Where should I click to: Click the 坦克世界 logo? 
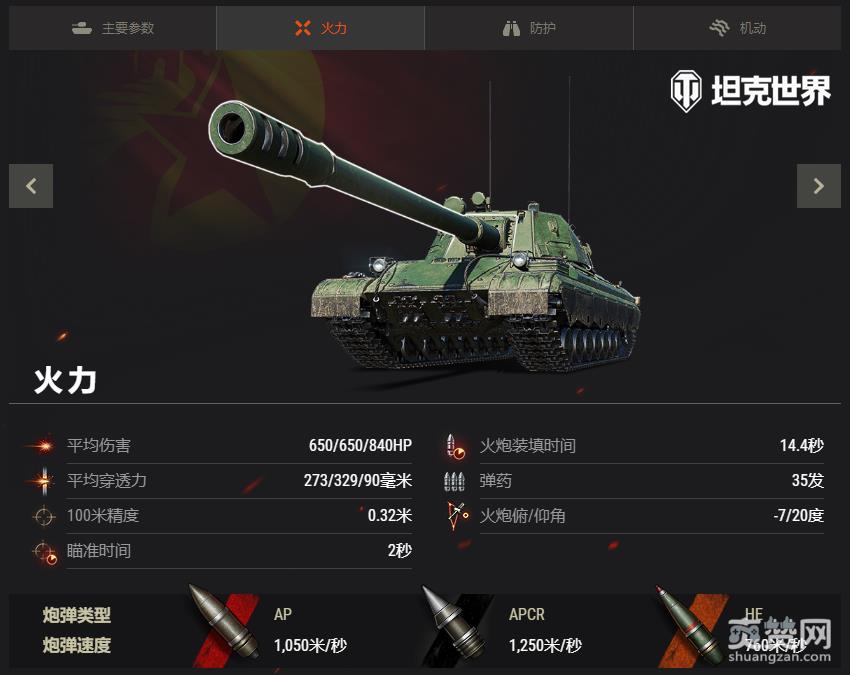pos(750,91)
